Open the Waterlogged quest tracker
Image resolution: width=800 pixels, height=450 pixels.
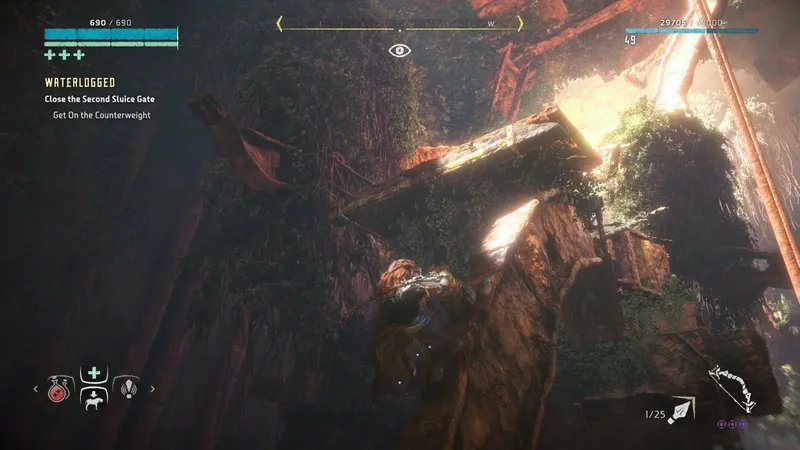click(80, 83)
